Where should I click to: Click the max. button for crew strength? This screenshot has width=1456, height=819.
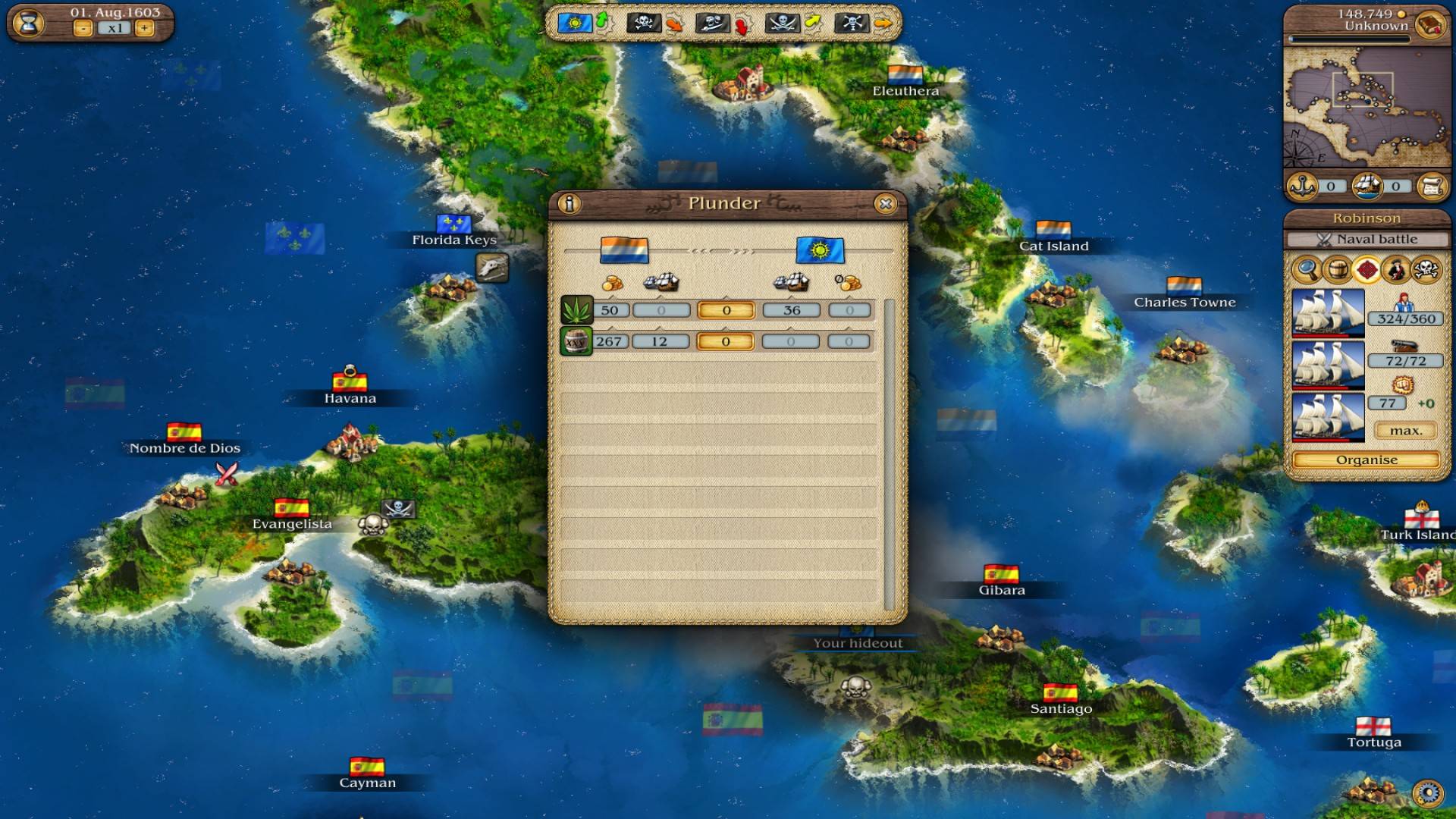click(x=1404, y=428)
